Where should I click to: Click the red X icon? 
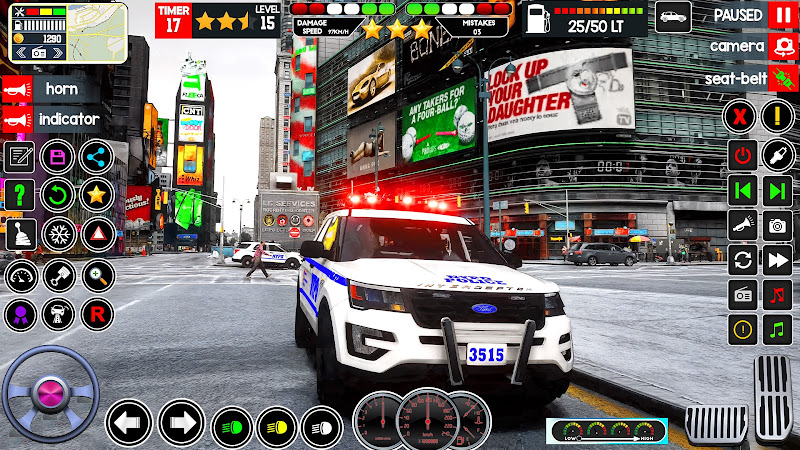coord(742,116)
